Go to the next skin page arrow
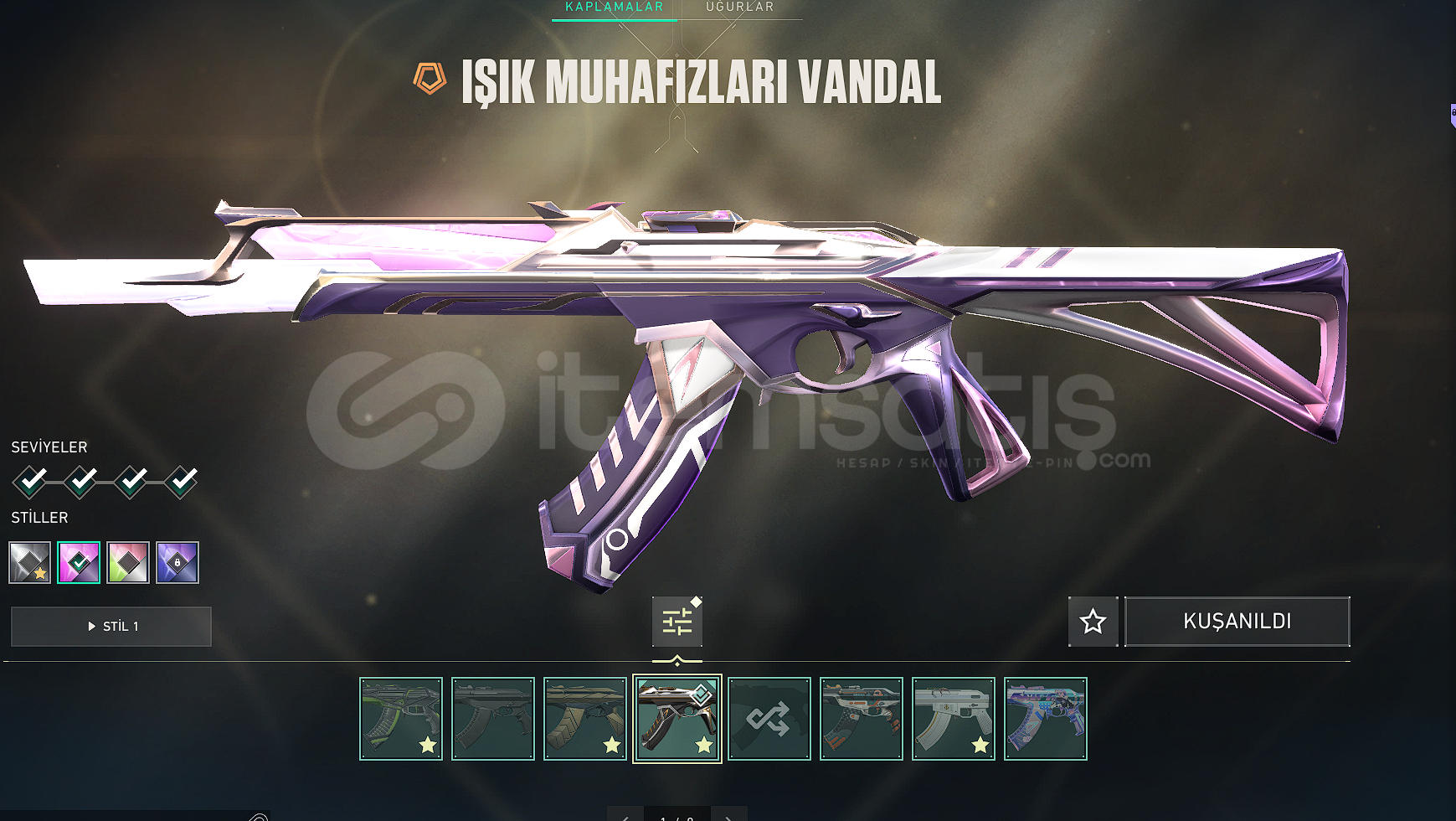Viewport: 1456px width, 821px height. click(x=728, y=816)
